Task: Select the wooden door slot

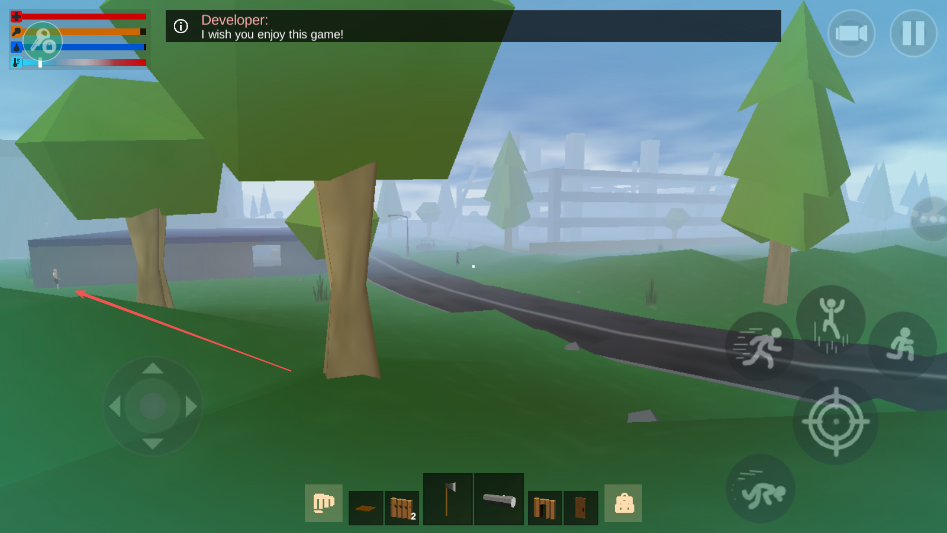Action: [581, 507]
